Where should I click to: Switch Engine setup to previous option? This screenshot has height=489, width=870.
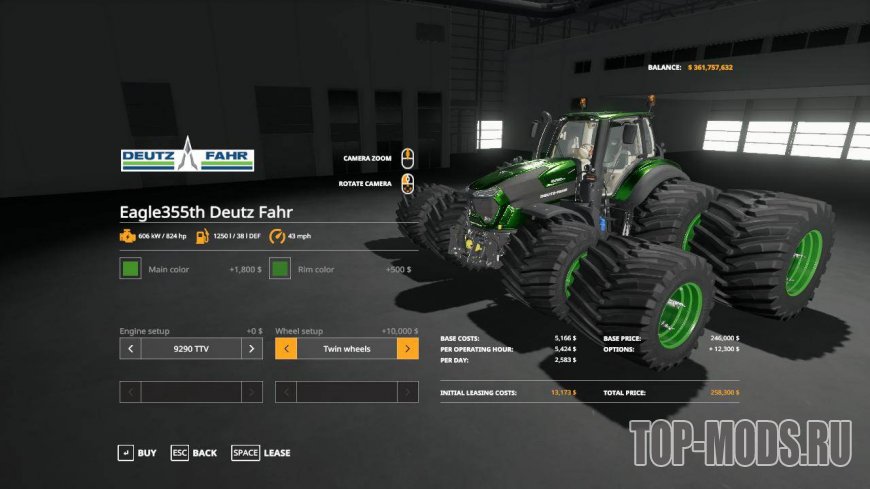[130, 349]
